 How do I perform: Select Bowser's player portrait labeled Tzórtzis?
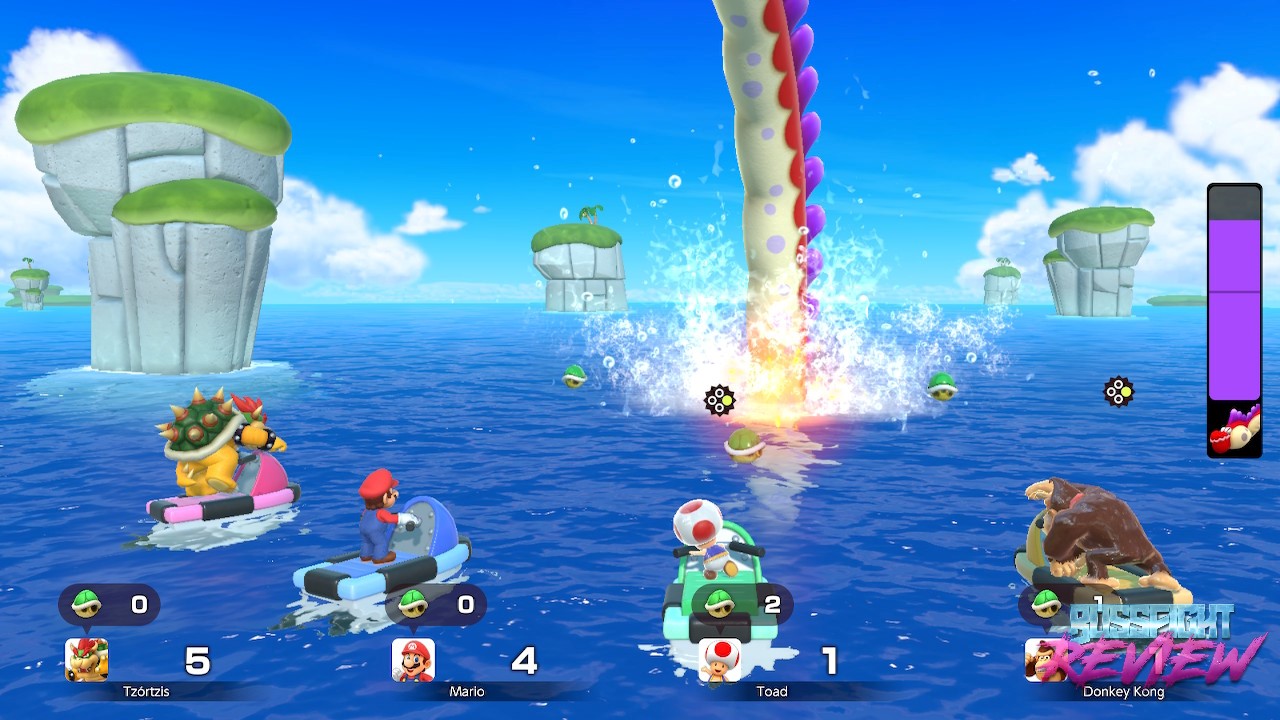click(x=87, y=660)
